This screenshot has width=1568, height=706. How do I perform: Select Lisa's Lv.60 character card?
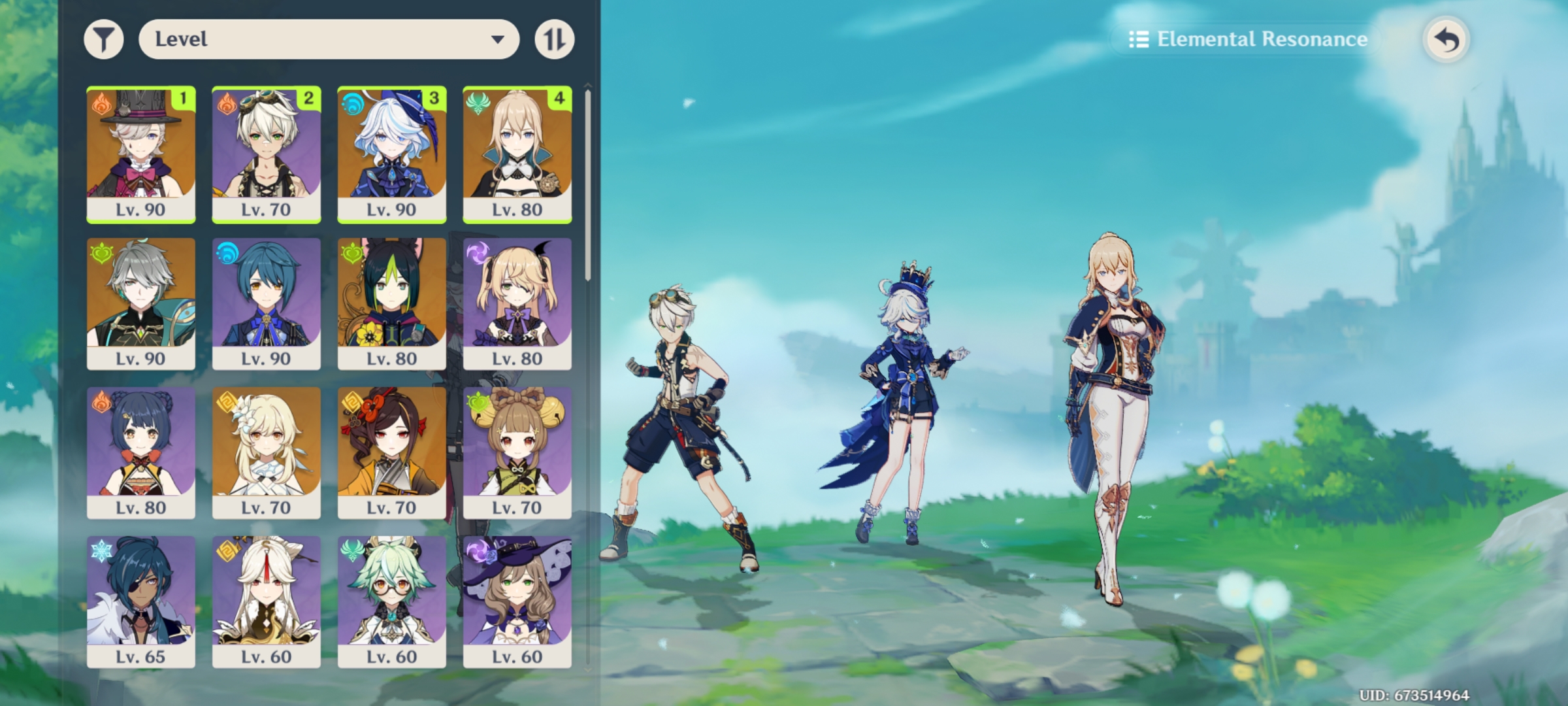click(518, 600)
